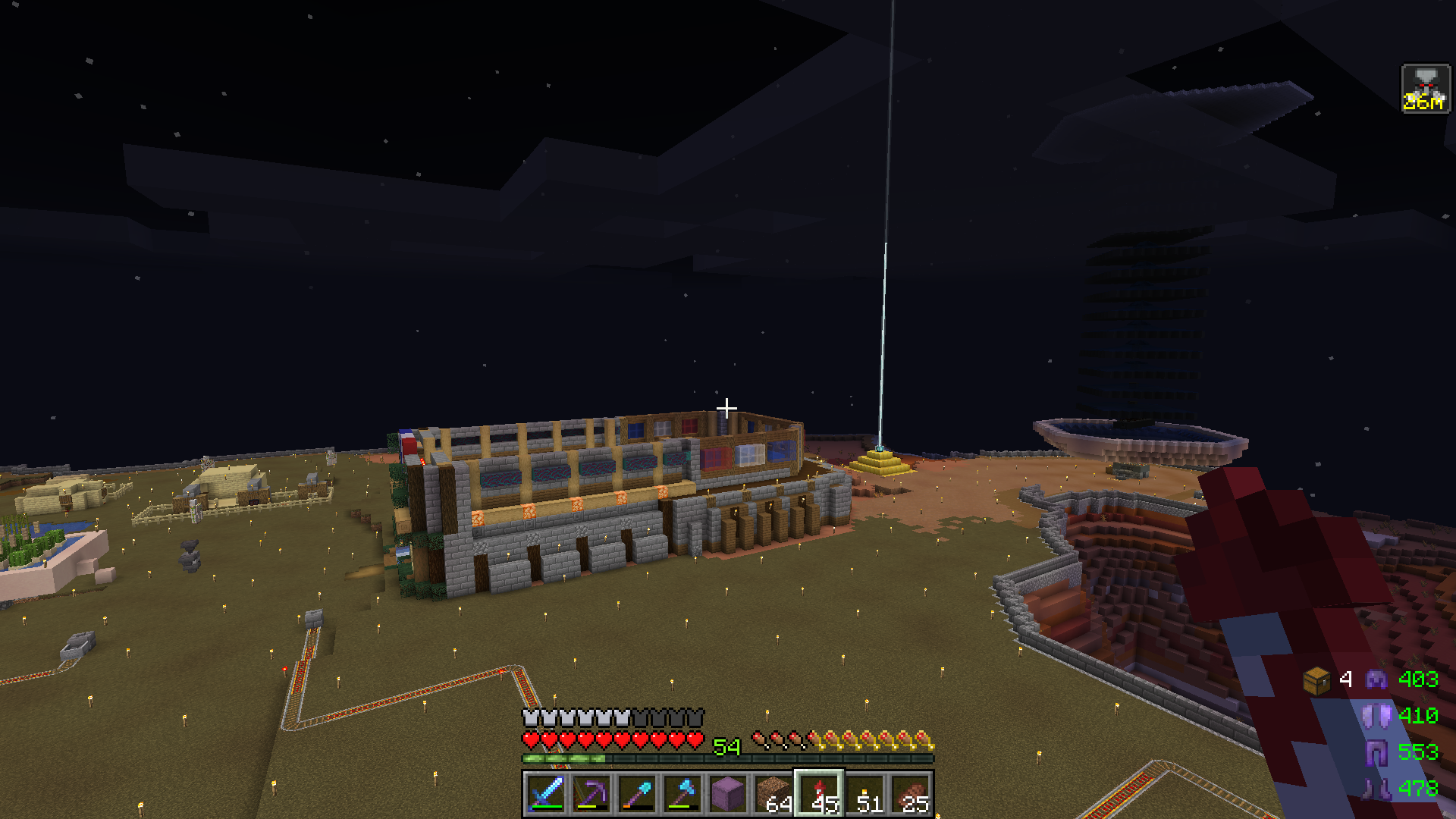The image size is (1456, 819).
Task: Select the firework rocket hotbar slot
Action: [819, 794]
